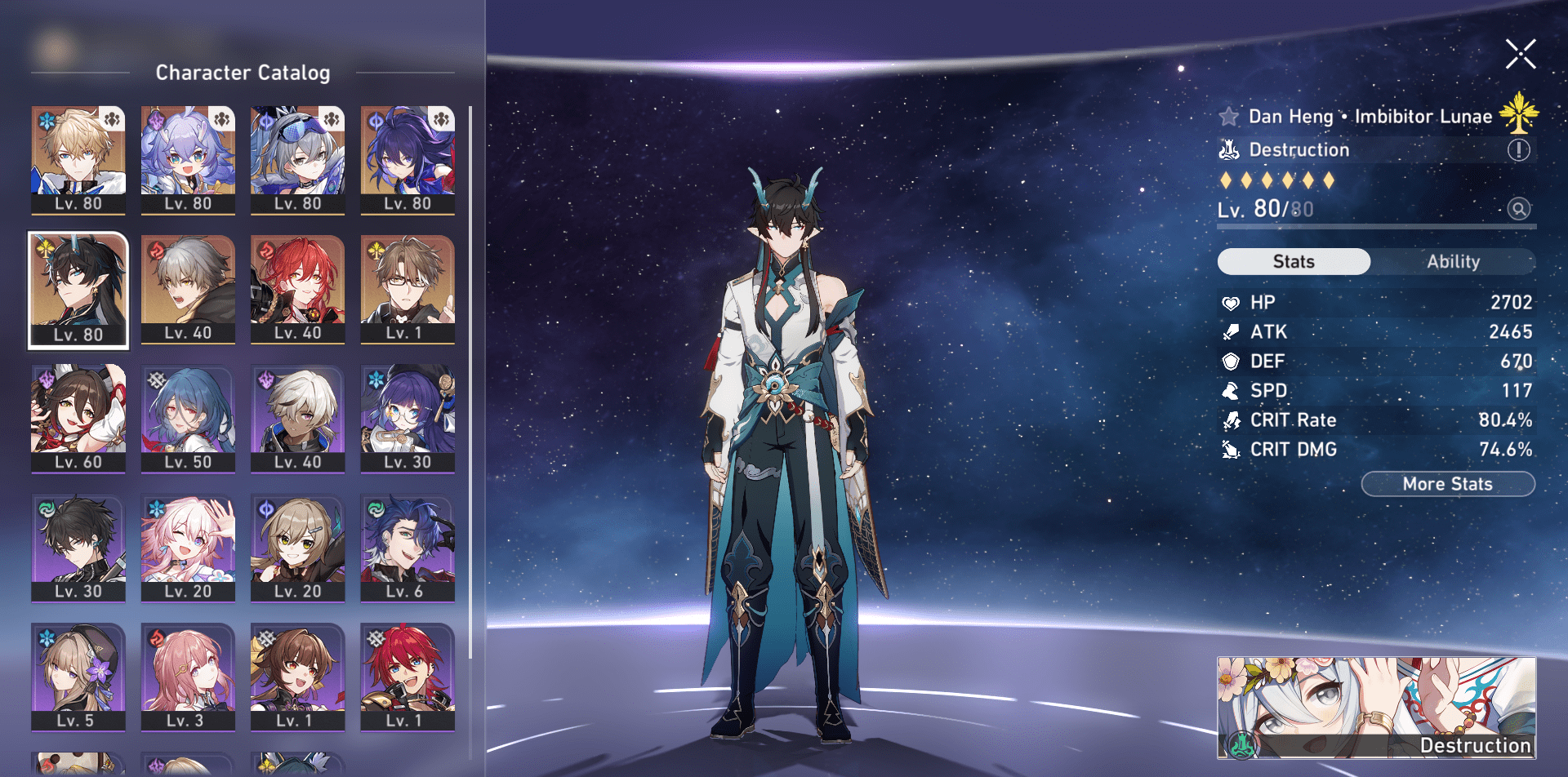The image size is (1568, 777).
Task: Click the HP heart icon in the stats list
Action: (1230, 302)
